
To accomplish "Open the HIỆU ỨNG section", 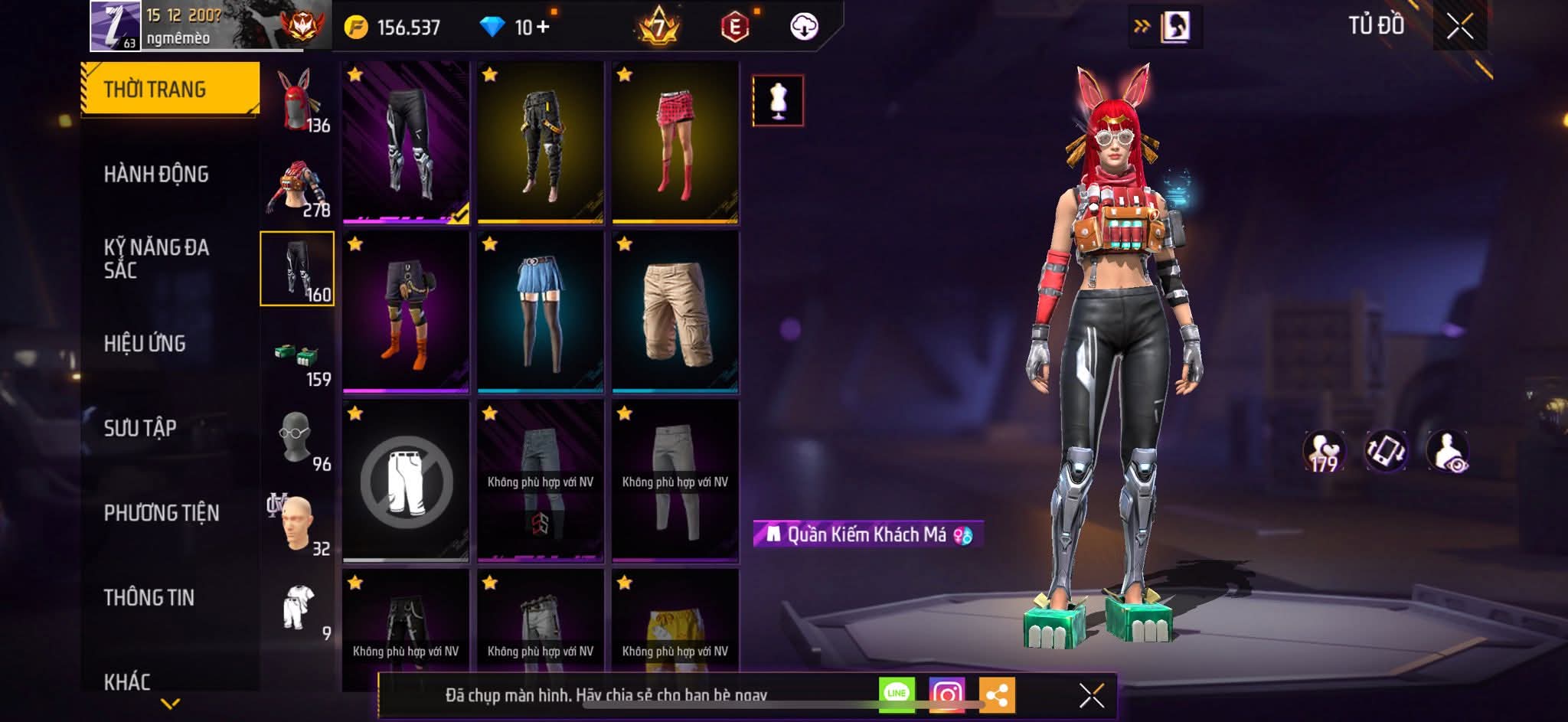I will (145, 345).
